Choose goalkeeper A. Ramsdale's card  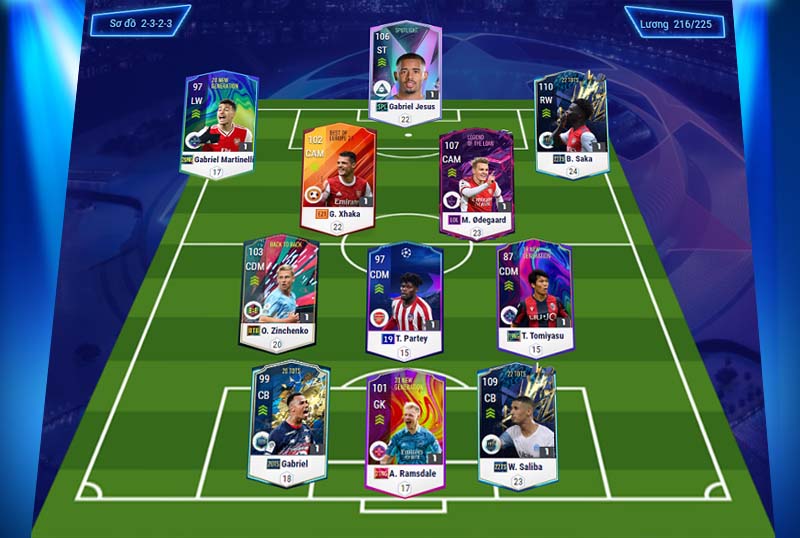pos(404,425)
